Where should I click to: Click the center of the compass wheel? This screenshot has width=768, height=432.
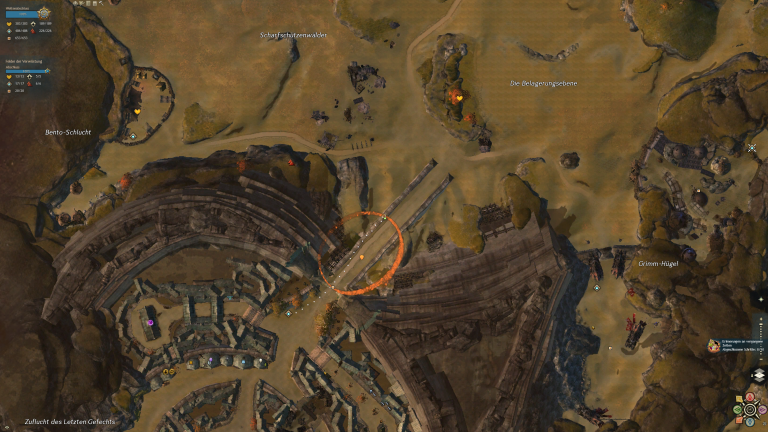(x=750, y=409)
